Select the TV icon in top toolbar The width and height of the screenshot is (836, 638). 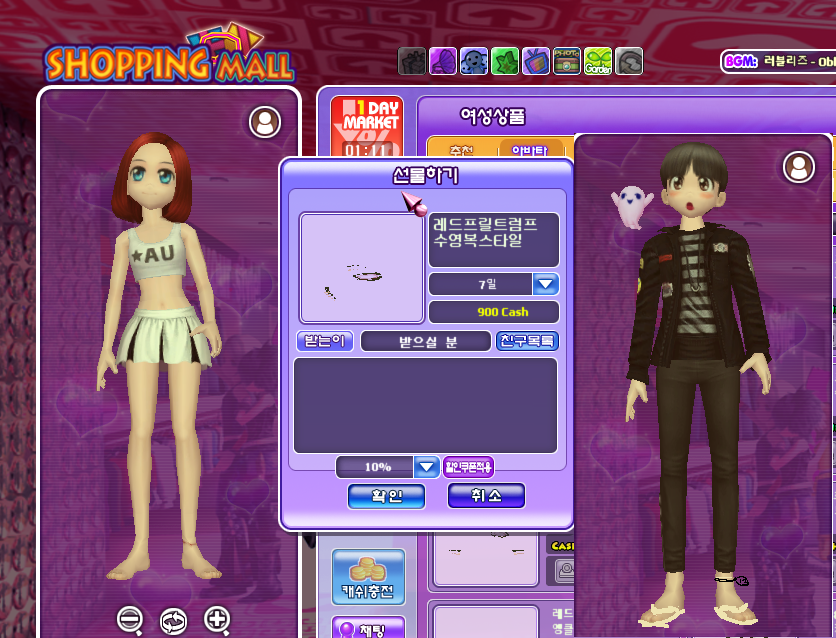[x=536, y=61]
